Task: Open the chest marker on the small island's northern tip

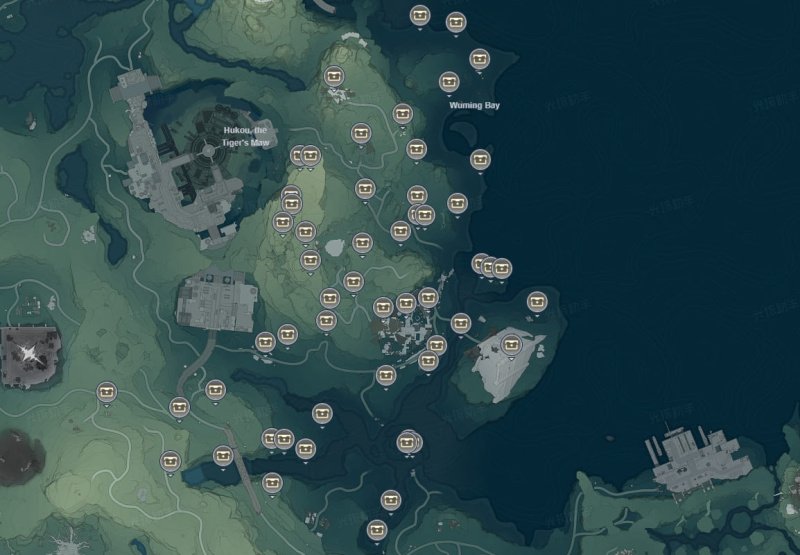Action: [537, 300]
